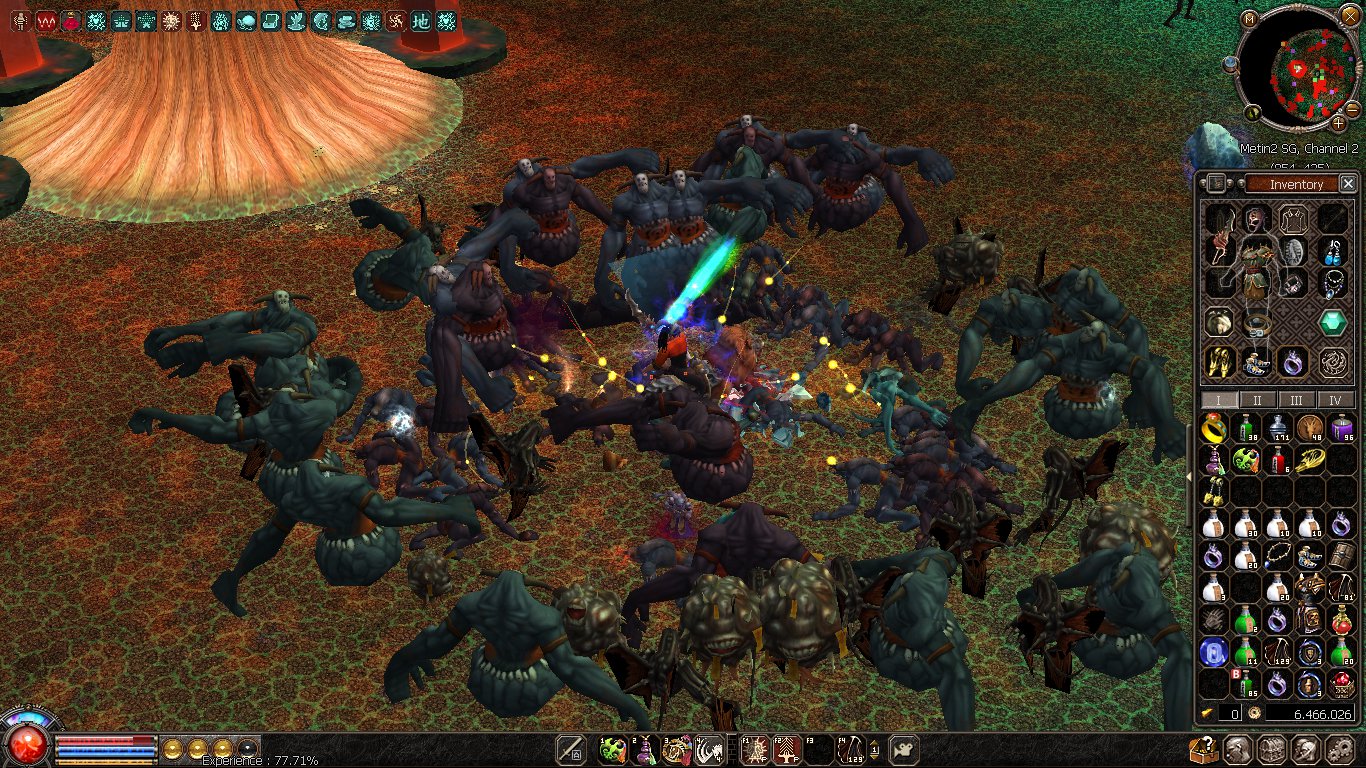Select the green emerald gem slot
This screenshot has width=1366, height=768.
click(x=1331, y=322)
